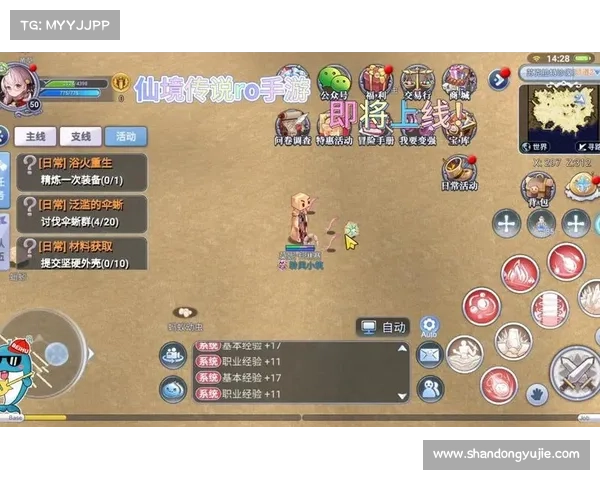Switch to the 支线 quest tab
Screen dimensions: 600x480
pyautogui.click(x=80, y=137)
